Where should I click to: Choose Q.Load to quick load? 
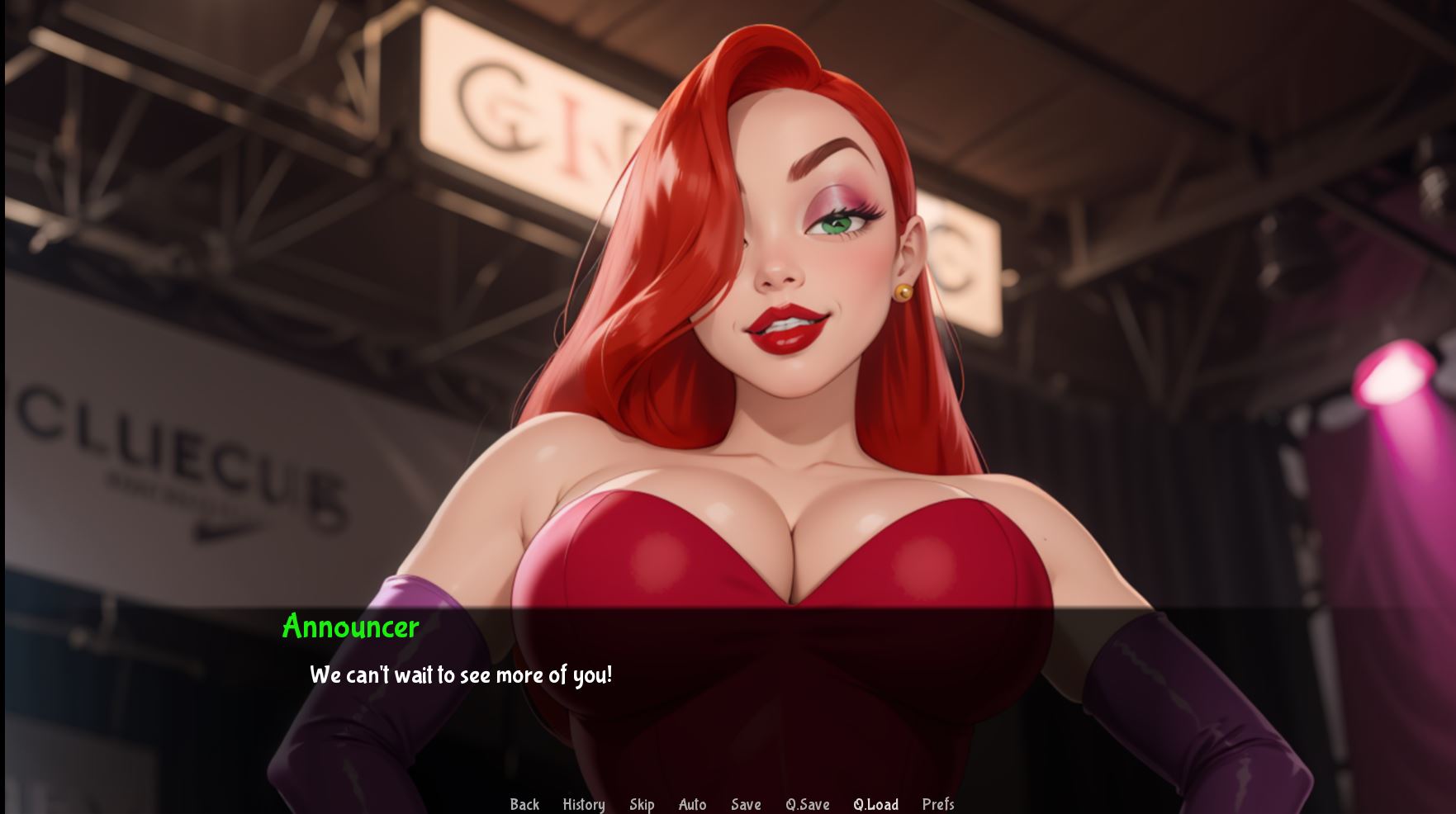(875, 804)
